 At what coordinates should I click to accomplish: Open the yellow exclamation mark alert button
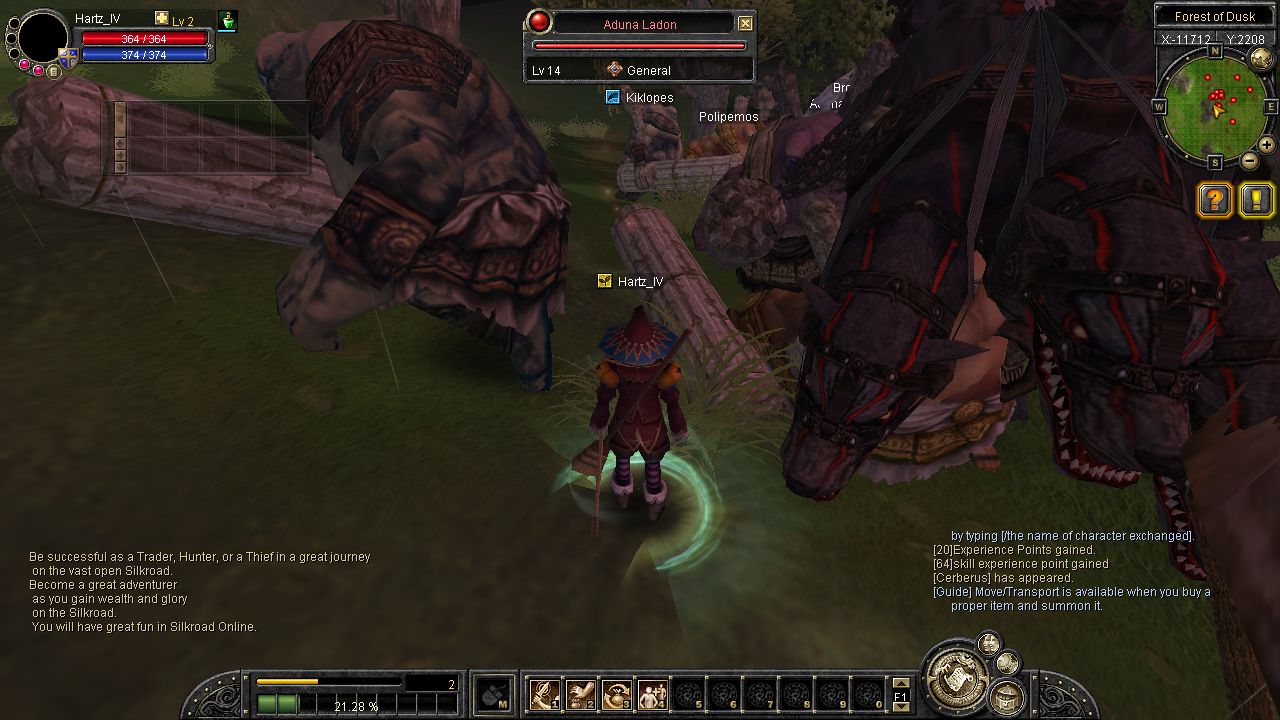click(1257, 200)
